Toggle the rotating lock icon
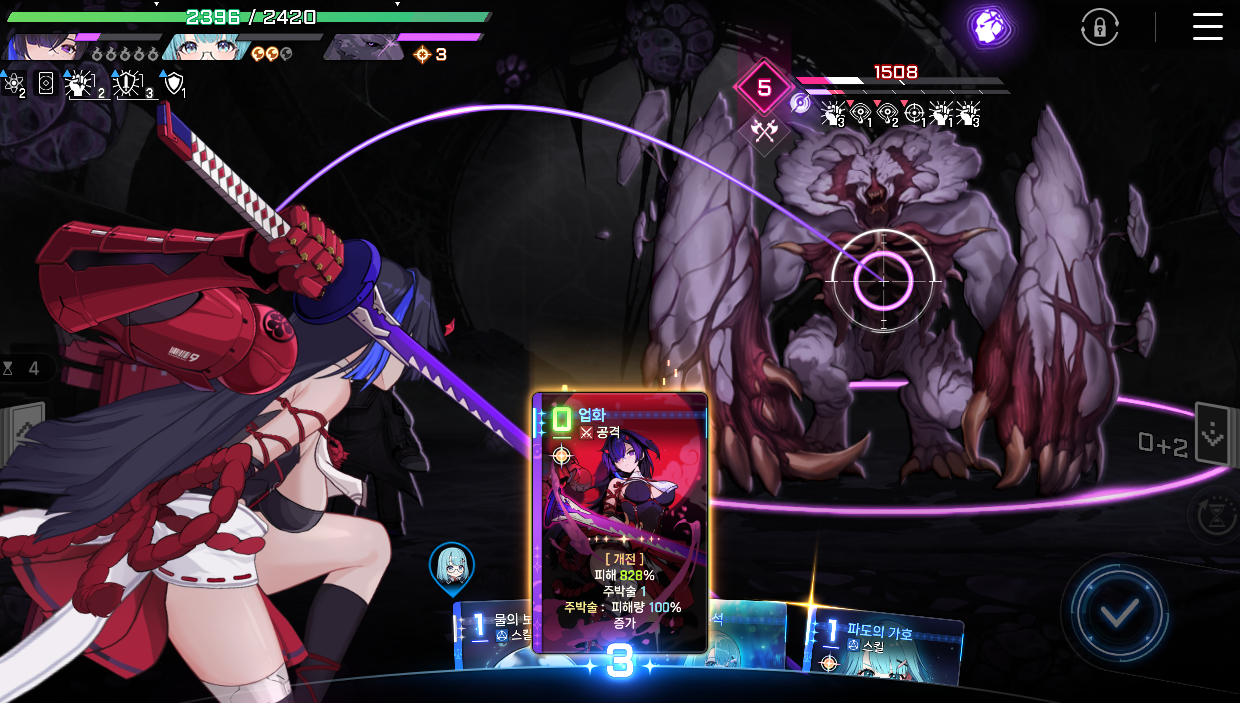Image resolution: width=1240 pixels, height=704 pixels. (x=1099, y=28)
